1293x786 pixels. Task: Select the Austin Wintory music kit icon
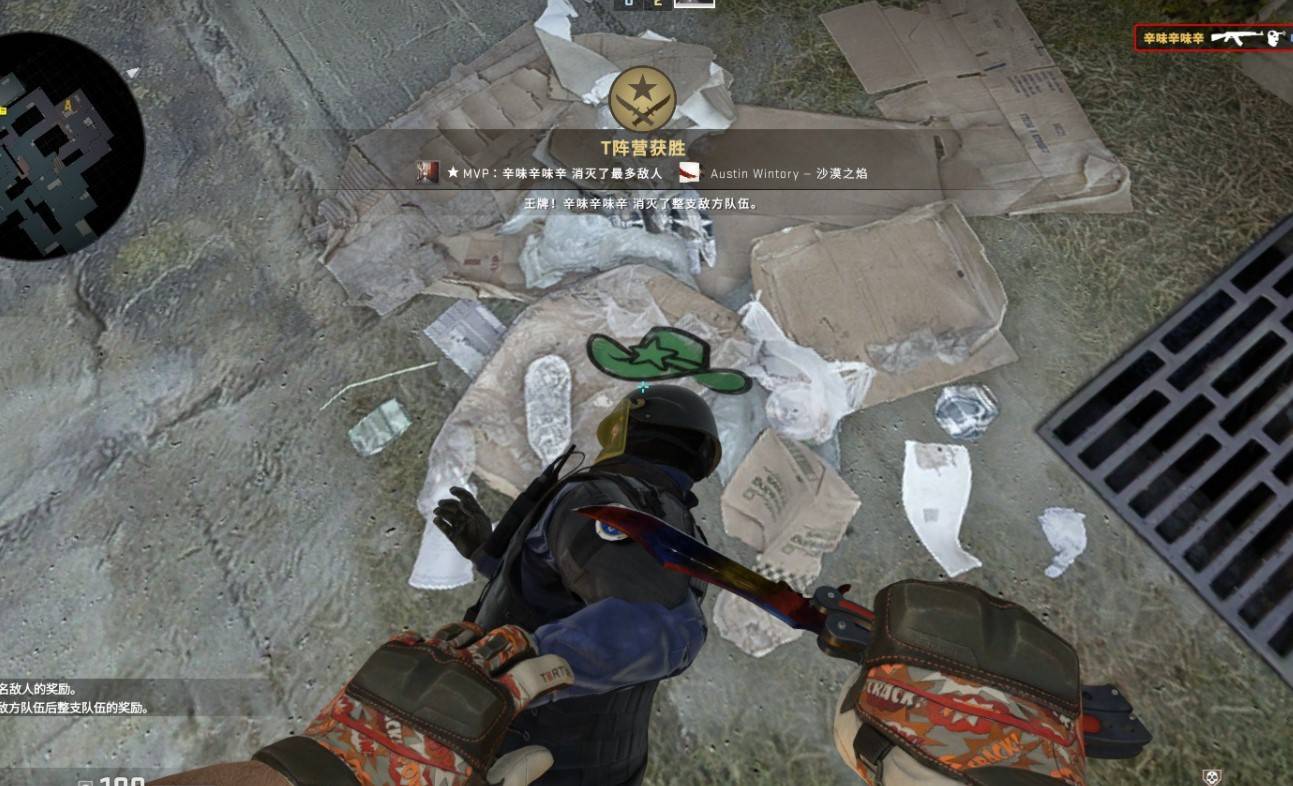[690, 173]
